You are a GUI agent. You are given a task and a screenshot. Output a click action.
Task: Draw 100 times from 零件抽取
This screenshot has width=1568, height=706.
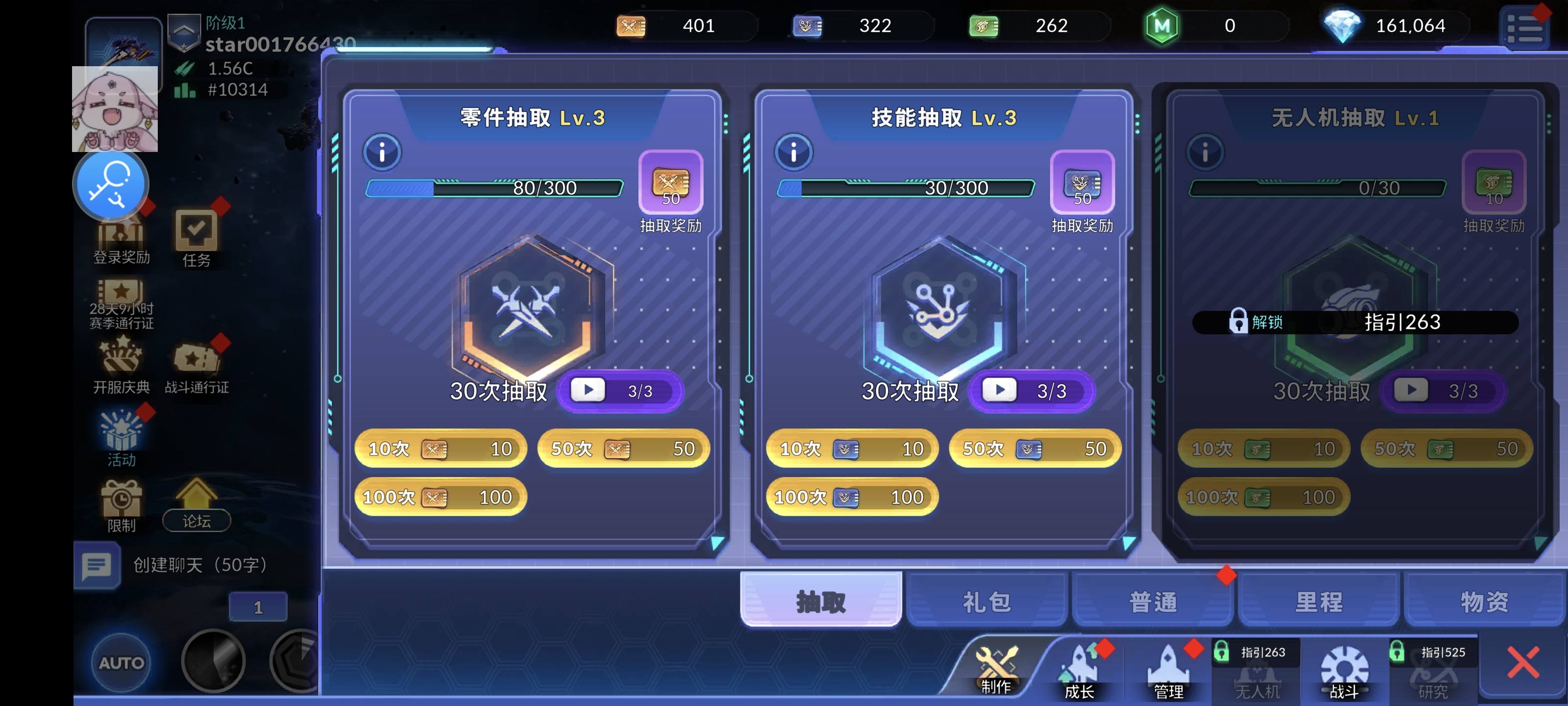coord(440,497)
